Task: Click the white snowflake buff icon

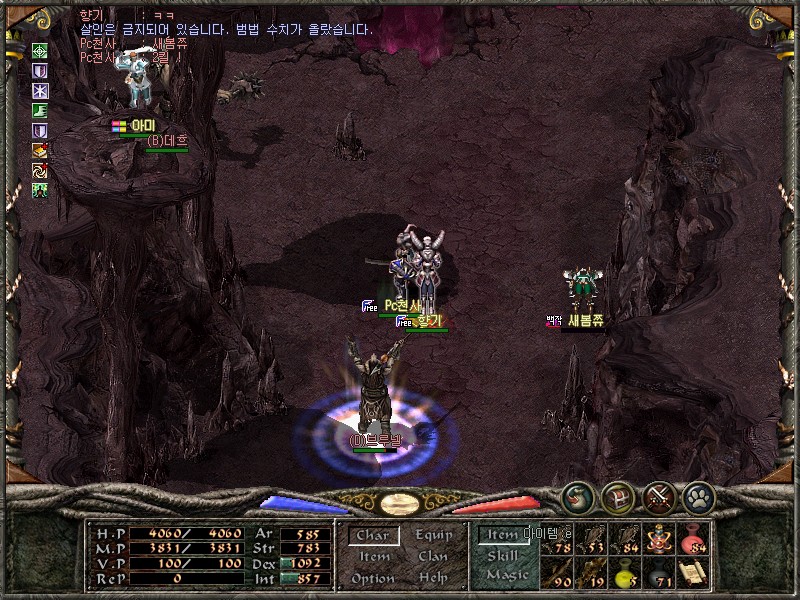Action: click(x=41, y=91)
